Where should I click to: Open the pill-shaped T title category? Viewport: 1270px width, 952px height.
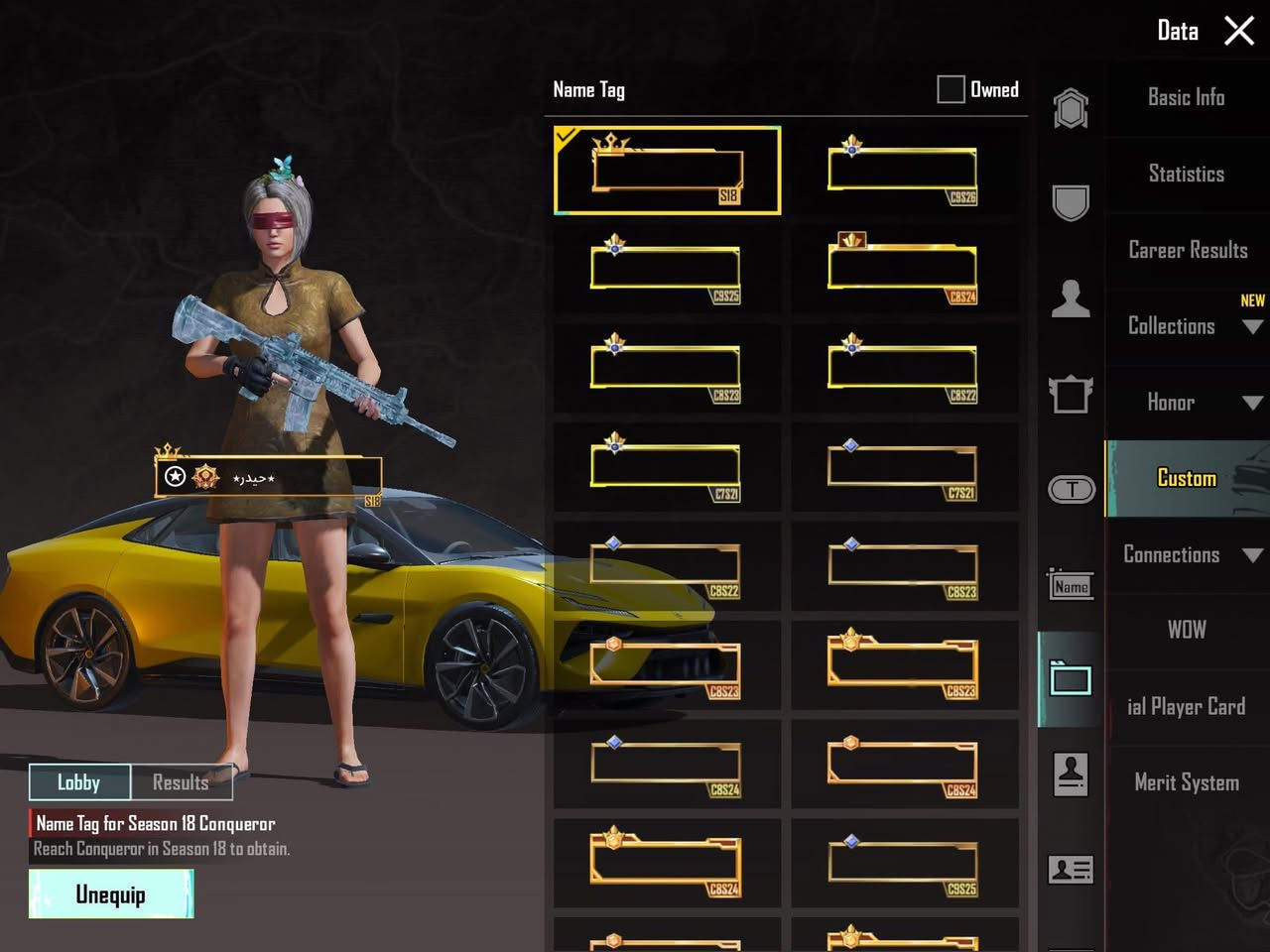point(1071,489)
